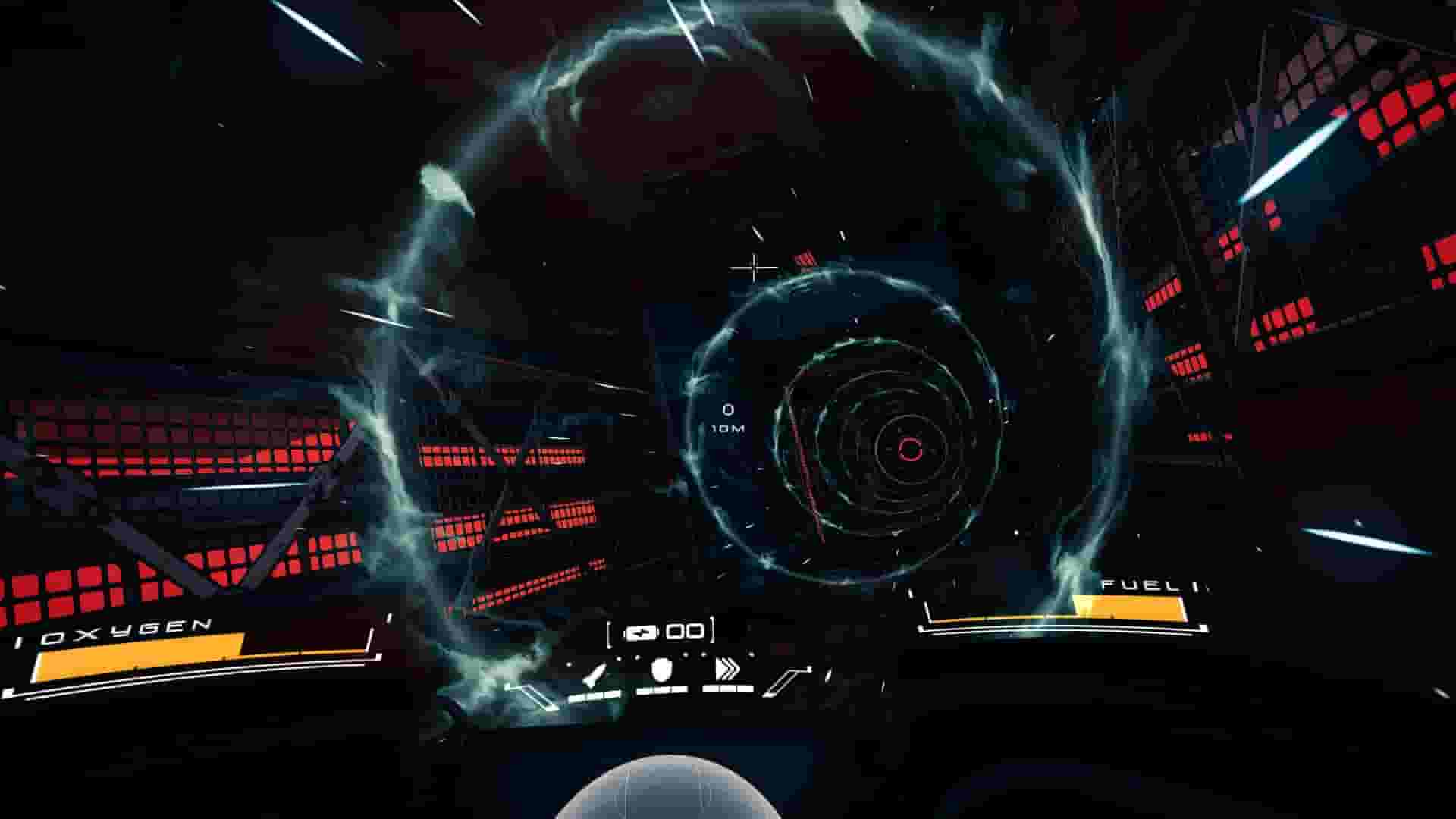This screenshot has height=819, width=1456.
Task: Click the battery icon beside the ammo counter
Action: click(642, 632)
